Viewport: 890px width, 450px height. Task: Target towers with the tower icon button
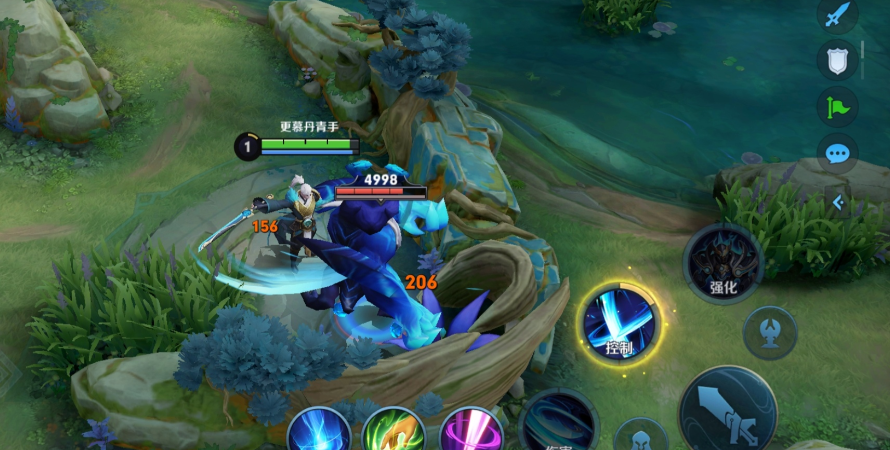pyautogui.click(x=770, y=332)
